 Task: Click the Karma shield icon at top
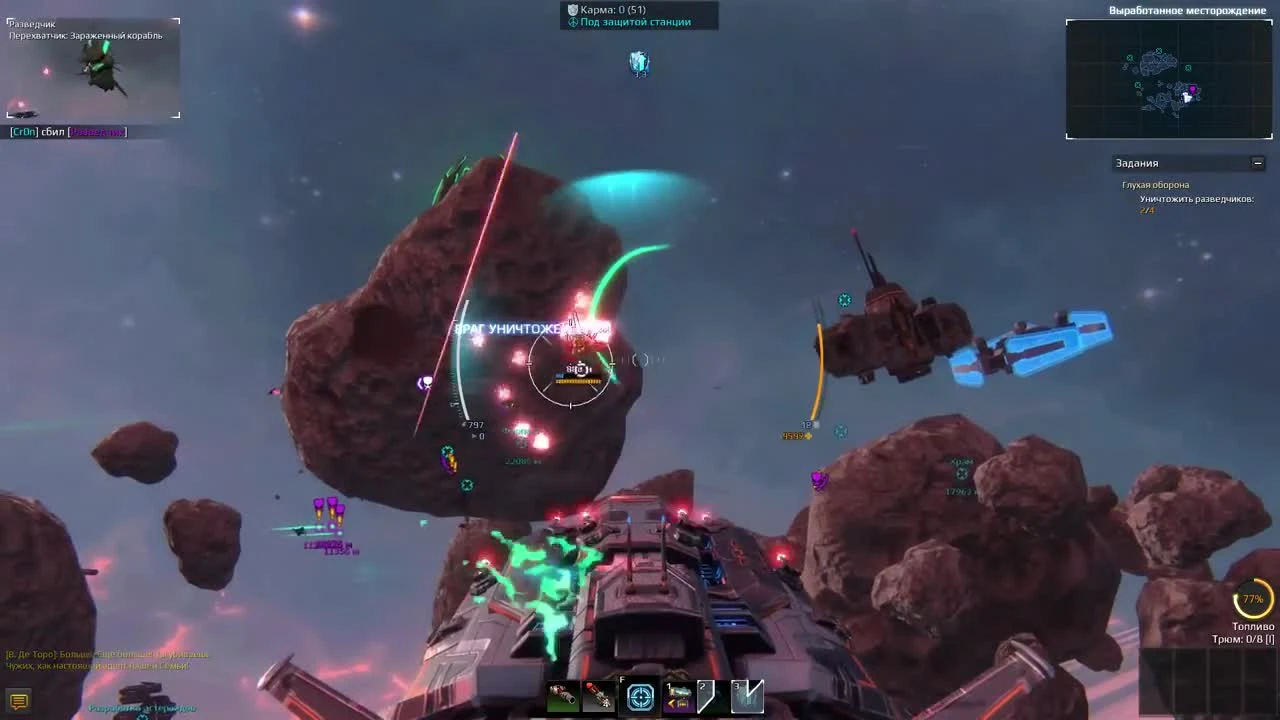[571, 10]
